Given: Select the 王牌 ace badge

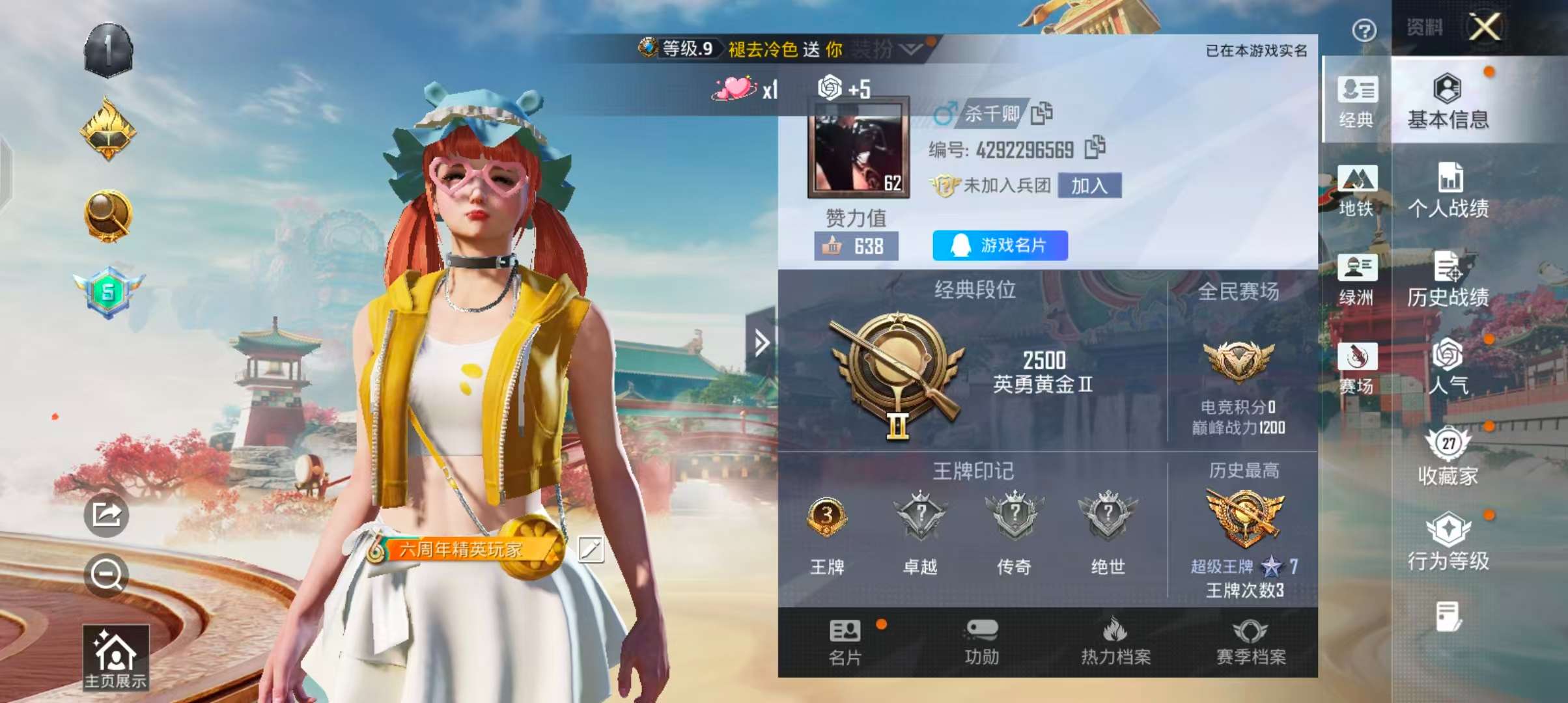Looking at the screenshot, I should pos(828,516).
